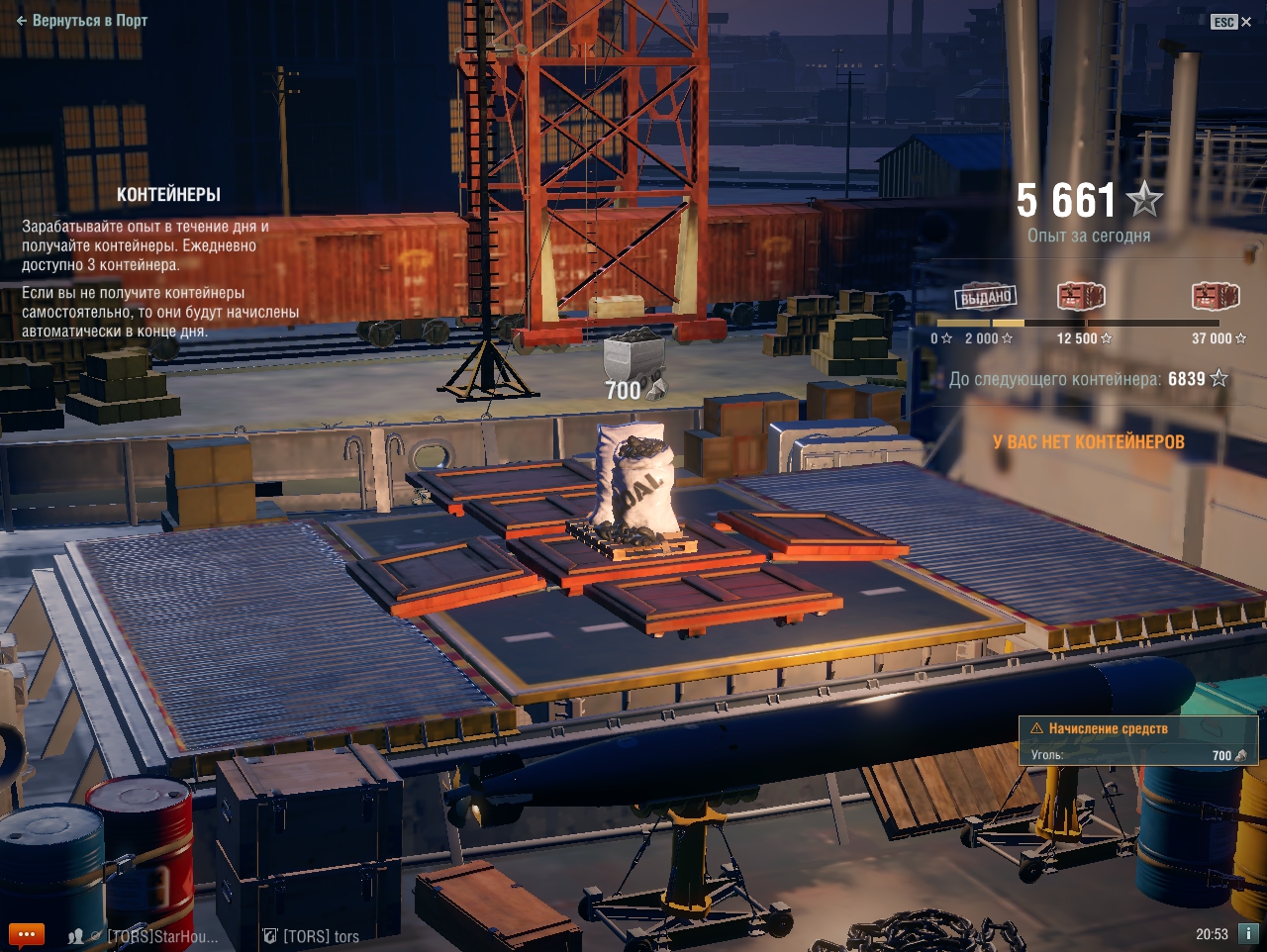Open the orange chat bubble button

pyautogui.click(x=27, y=934)
